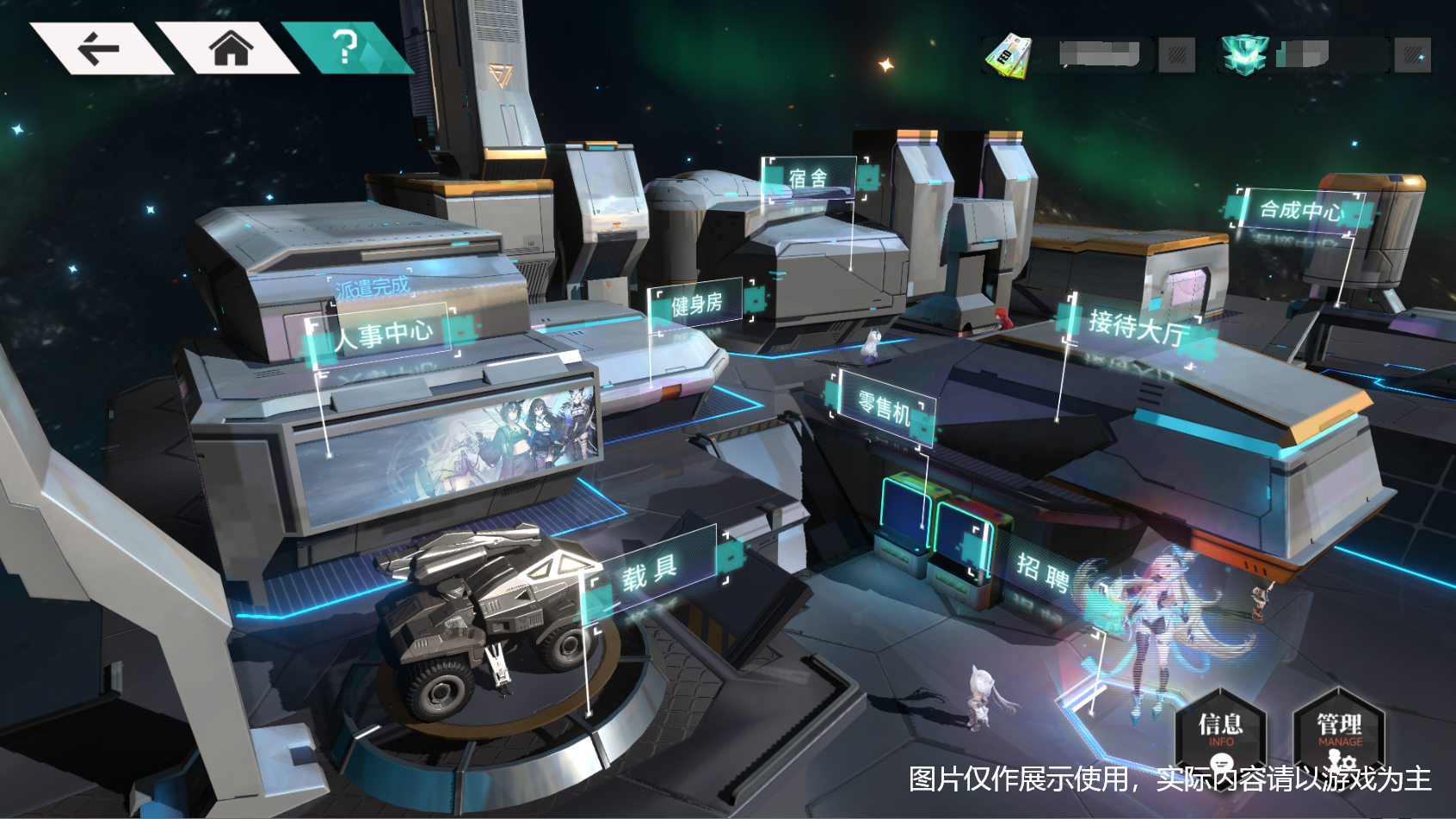Select the 载具 vehicle label
Viewport: 1456px width, 819px height.
(x=651, y=571)
